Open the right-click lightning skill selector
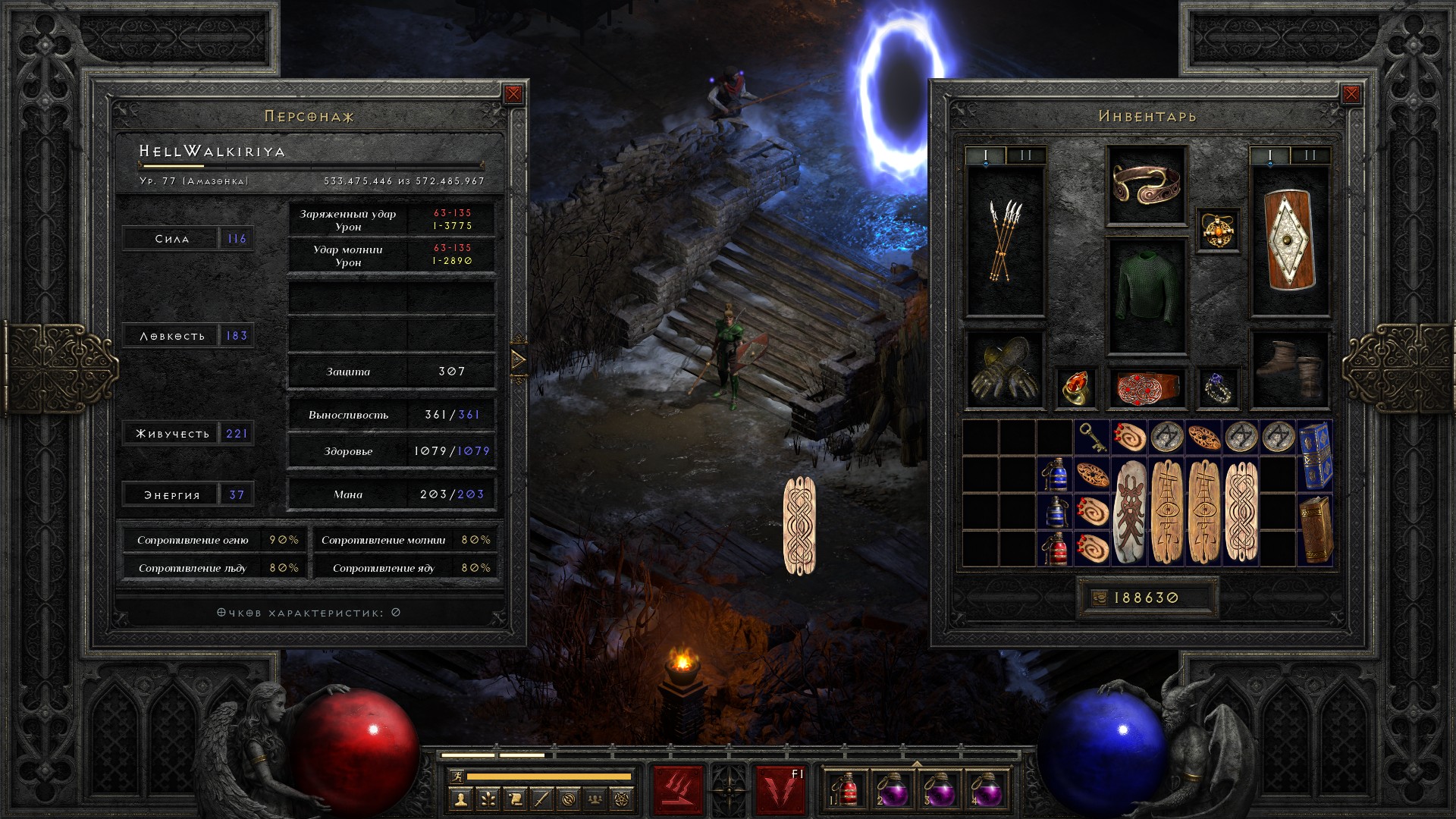The width and height of the screenshot is (1456, 819). click(x=780, y=790)
